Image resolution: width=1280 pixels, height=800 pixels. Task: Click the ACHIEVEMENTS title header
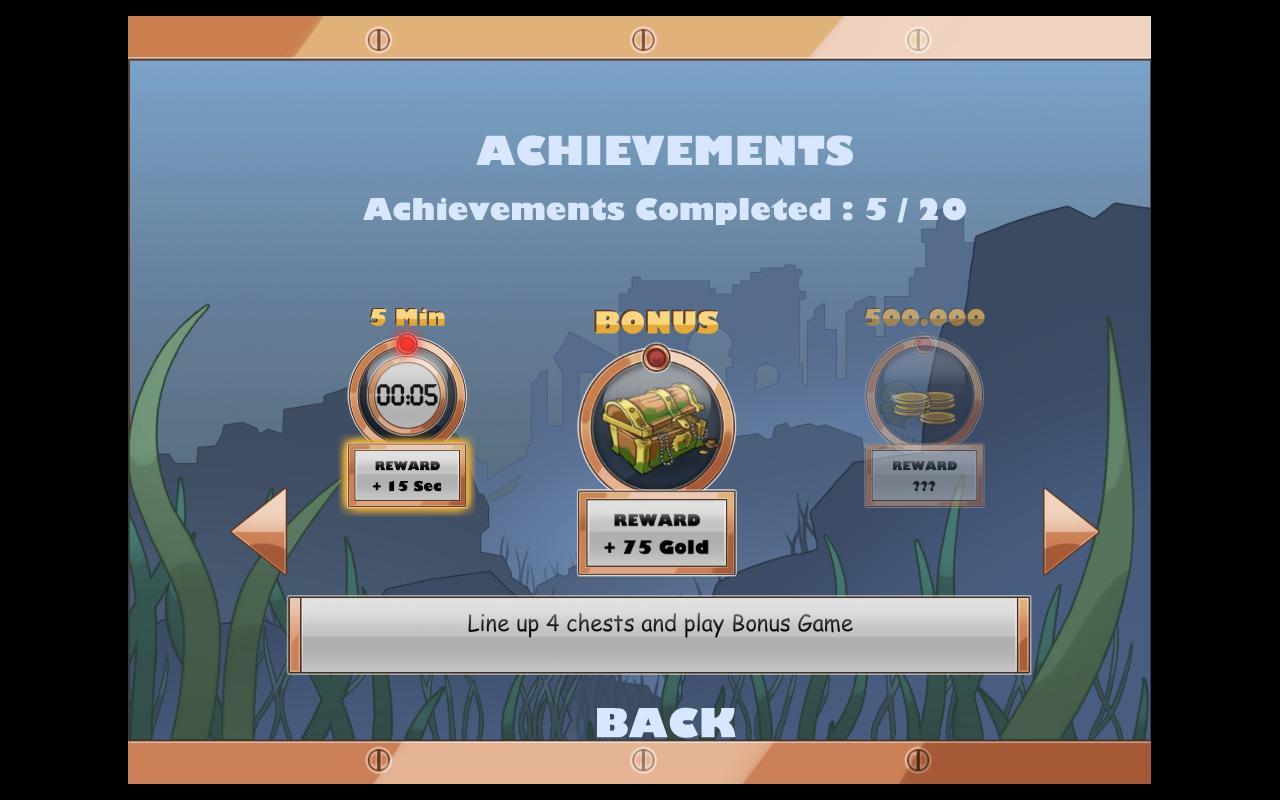(x=667, y=149)
